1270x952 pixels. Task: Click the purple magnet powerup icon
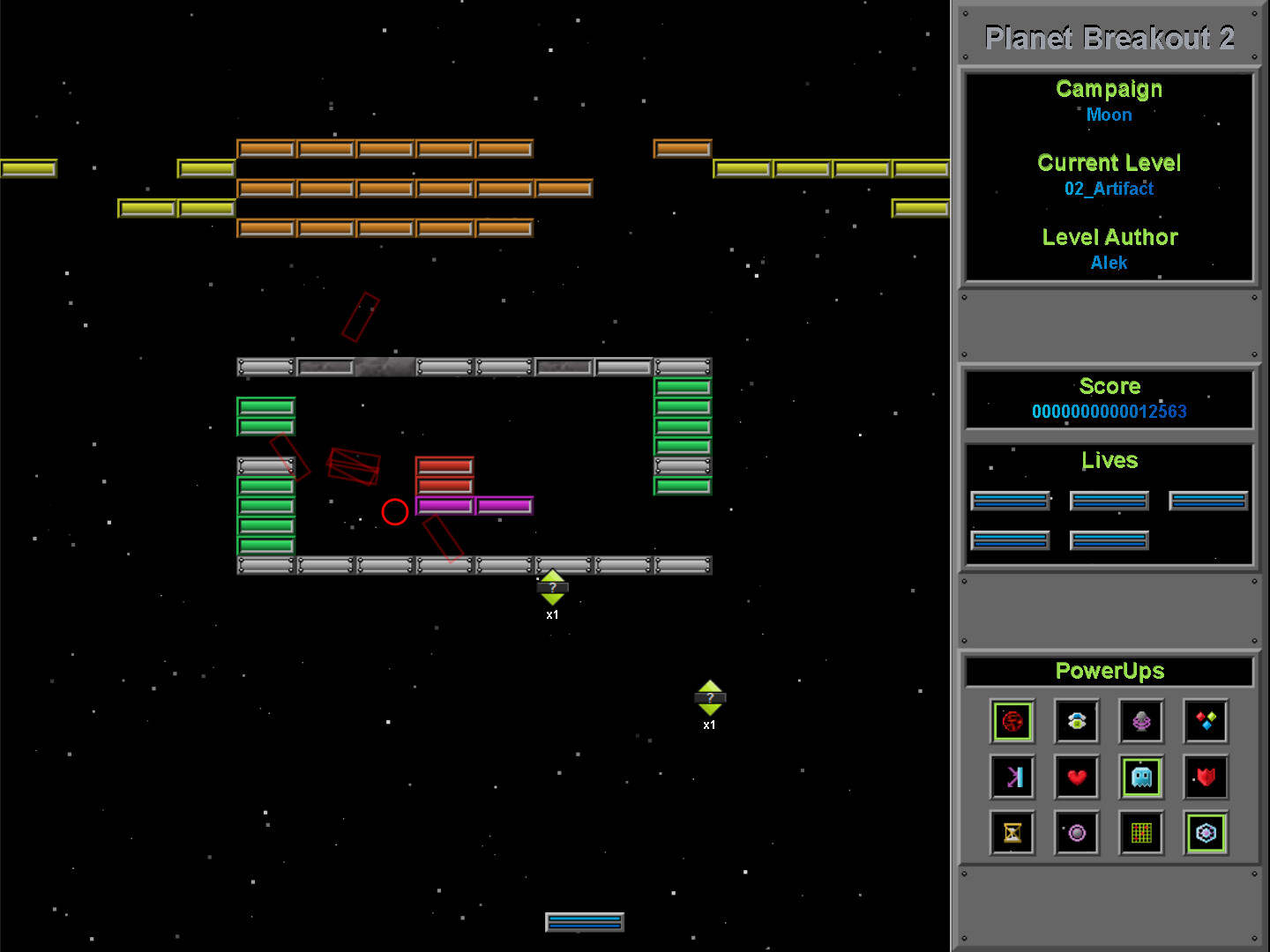tap(1141, 721)
